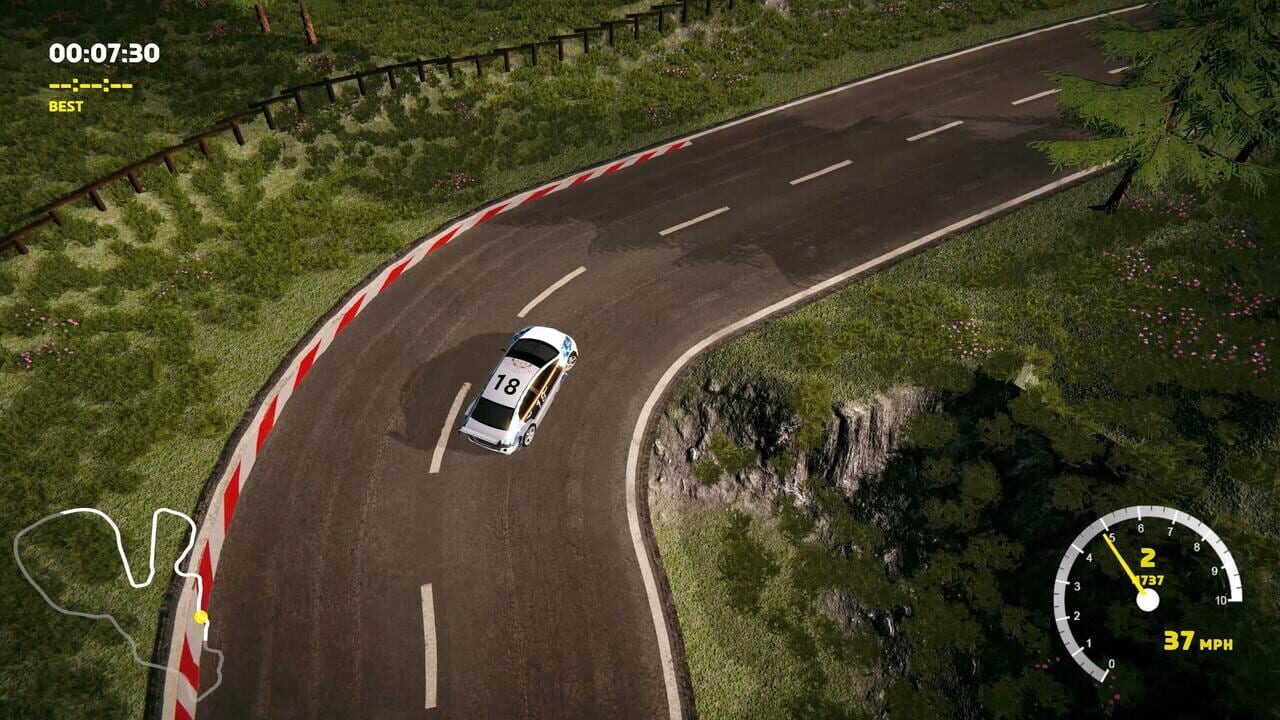Click the race timer showing 00:07:30
This screenshot has width=1280, height=720.
pos(105,53)
